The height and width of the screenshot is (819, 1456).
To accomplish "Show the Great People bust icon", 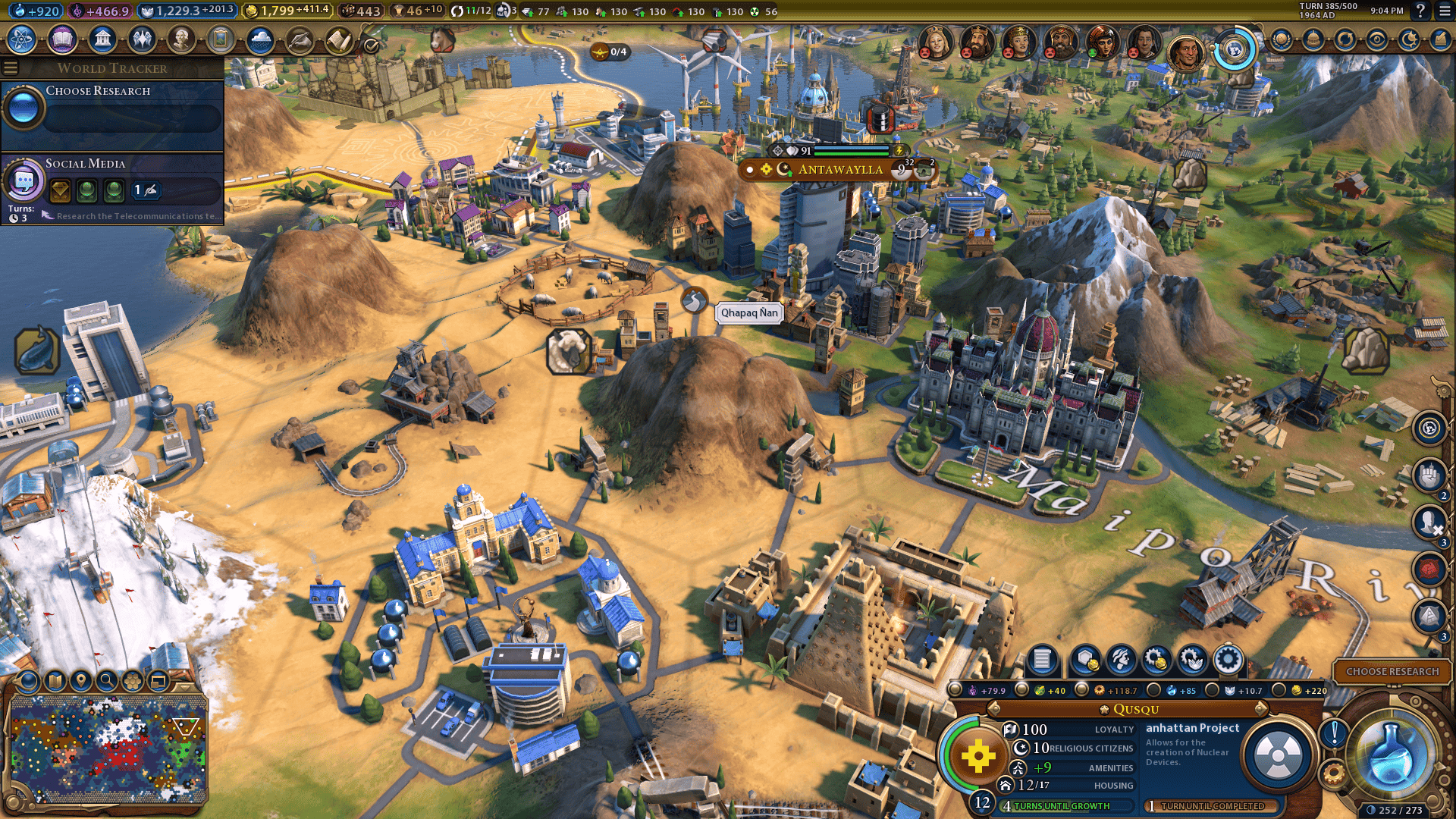I will pyautogui.click(x=181, y=39).
